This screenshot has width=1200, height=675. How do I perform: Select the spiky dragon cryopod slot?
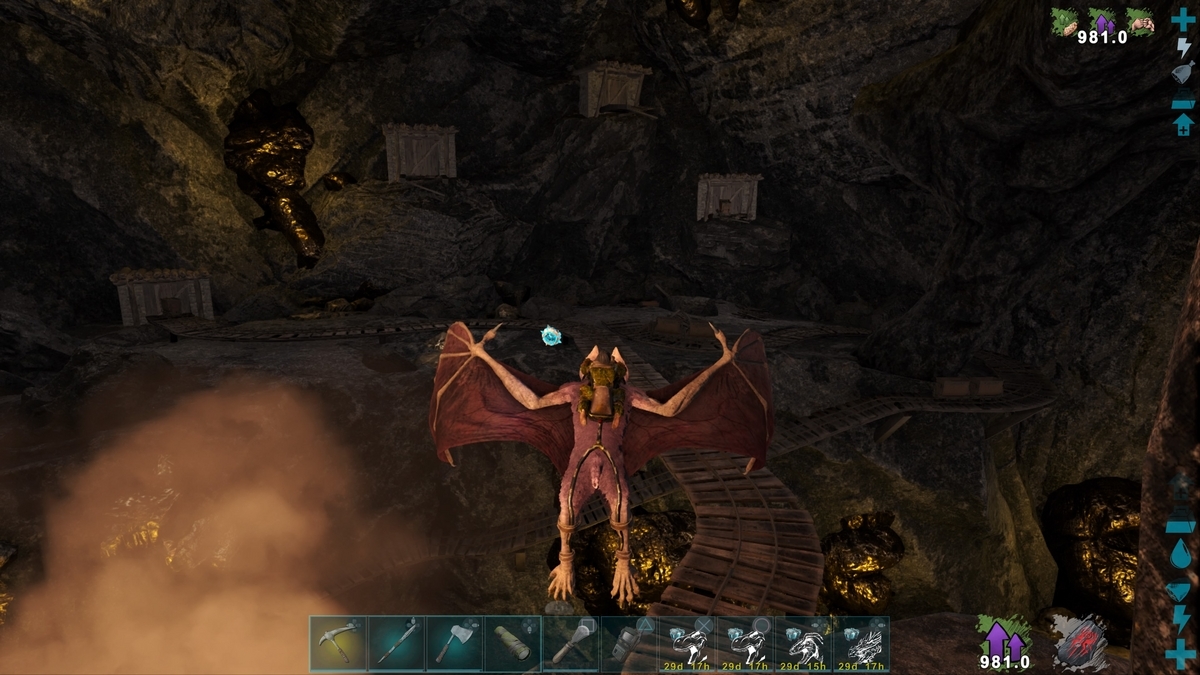pyautogui.click(x=860, y=643)
